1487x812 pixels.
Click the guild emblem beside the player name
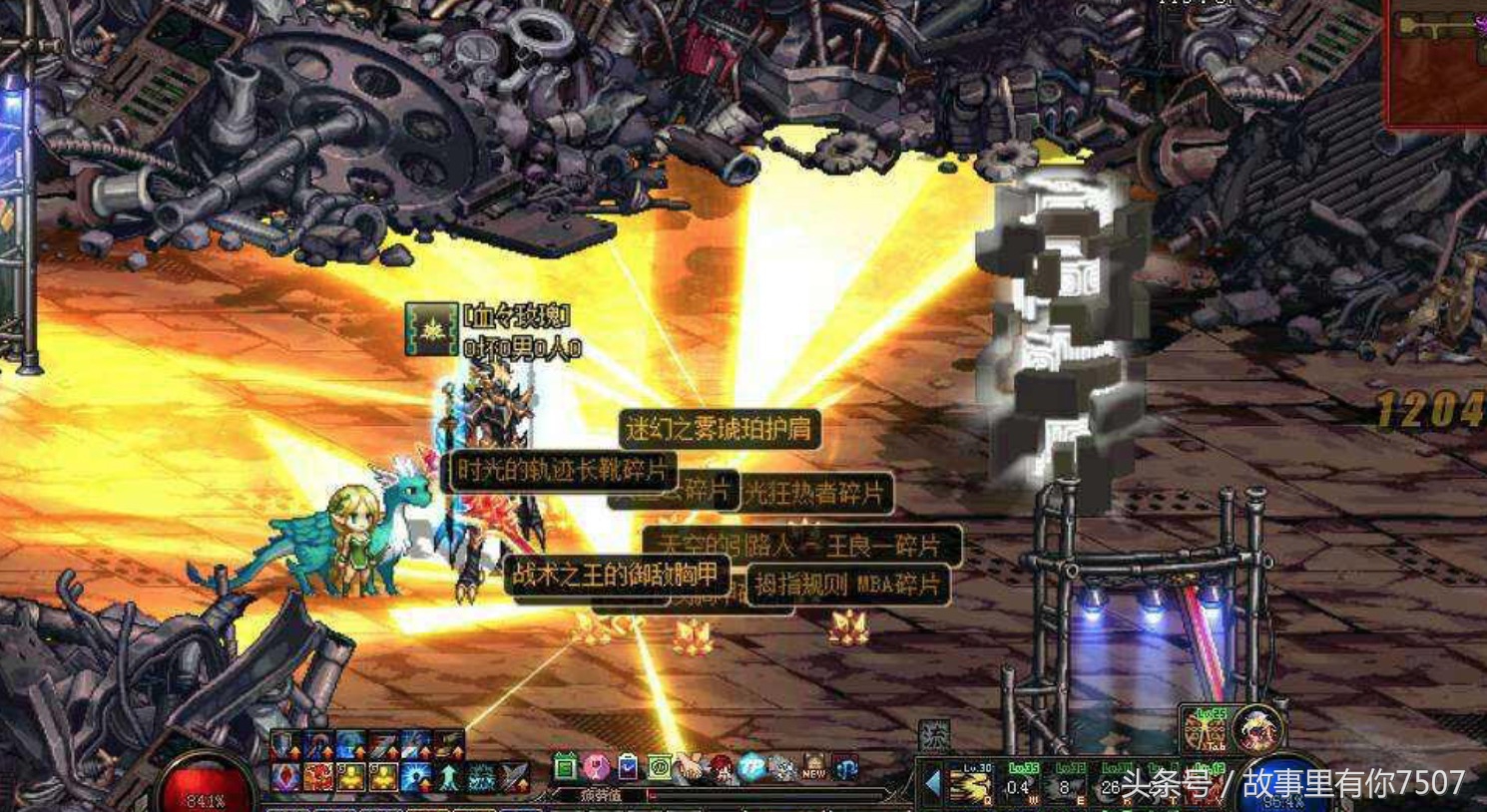click(431, 330)
